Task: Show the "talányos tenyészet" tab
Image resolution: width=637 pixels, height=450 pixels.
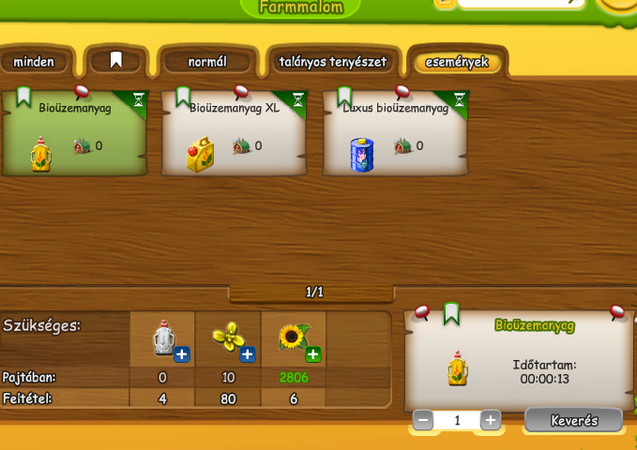Action: click(333, 62)
